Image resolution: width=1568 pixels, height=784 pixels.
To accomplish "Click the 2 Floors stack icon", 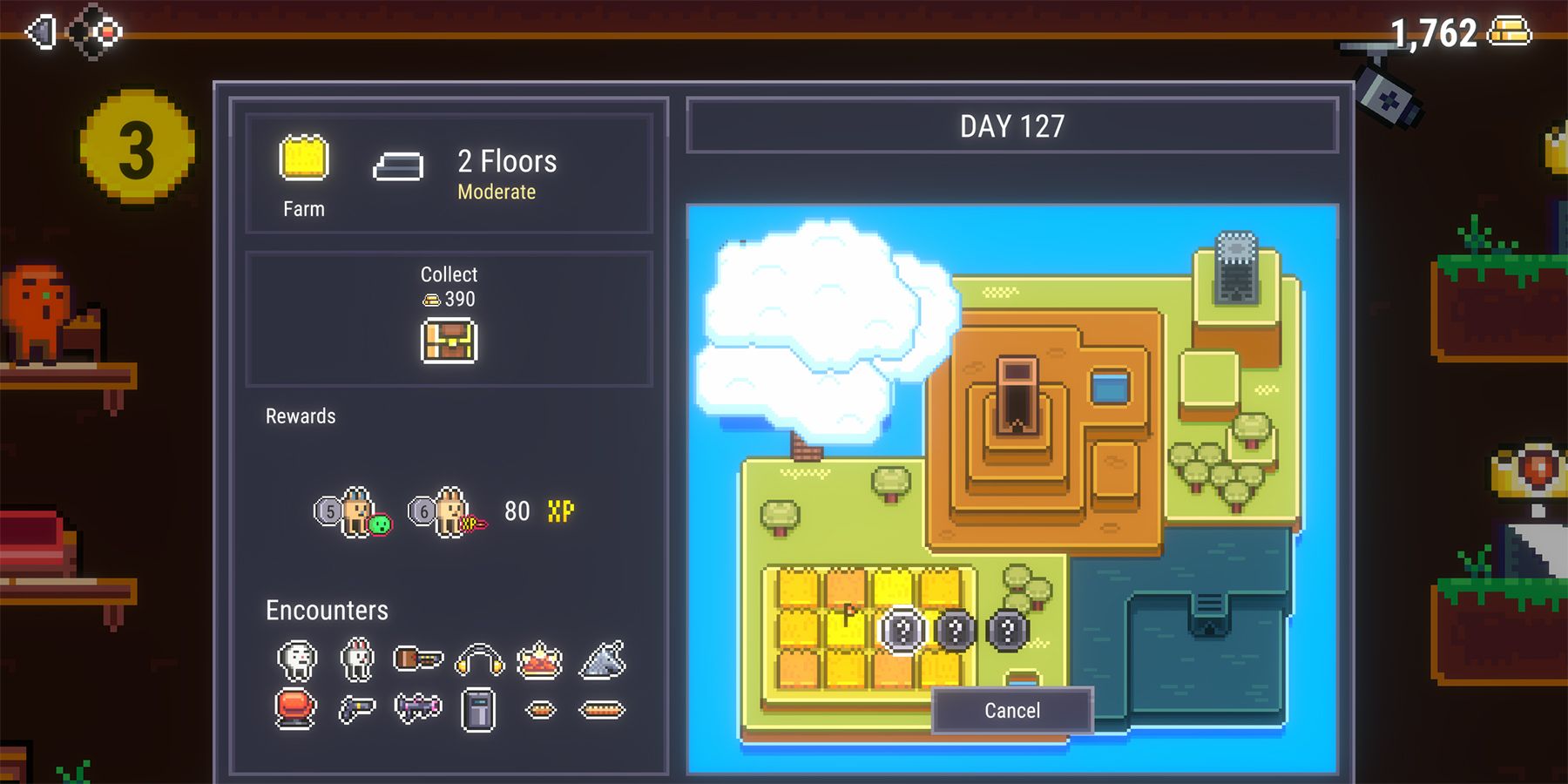I will (x=400, y=166).
